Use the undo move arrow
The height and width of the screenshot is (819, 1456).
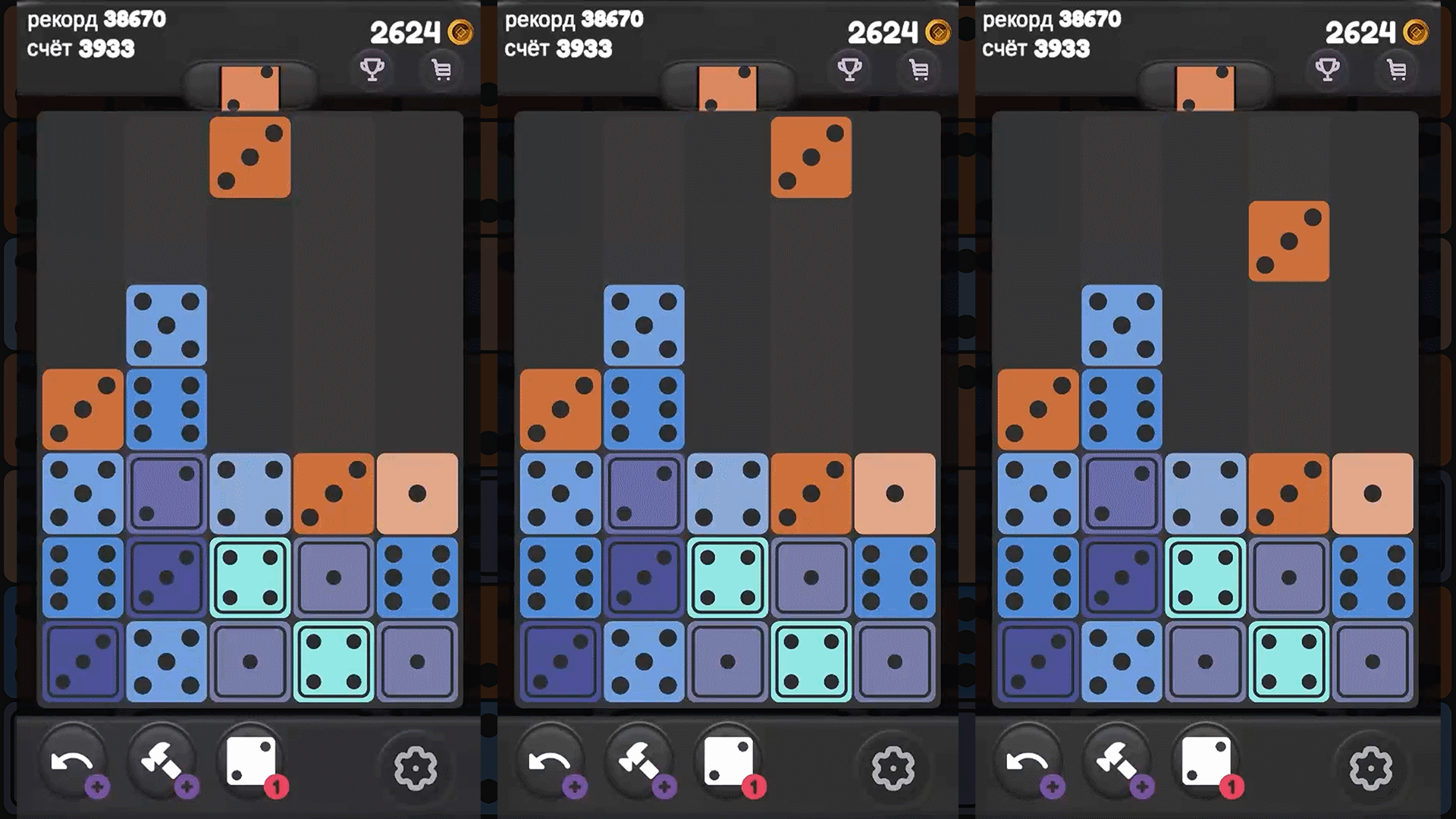coord(72,761)
